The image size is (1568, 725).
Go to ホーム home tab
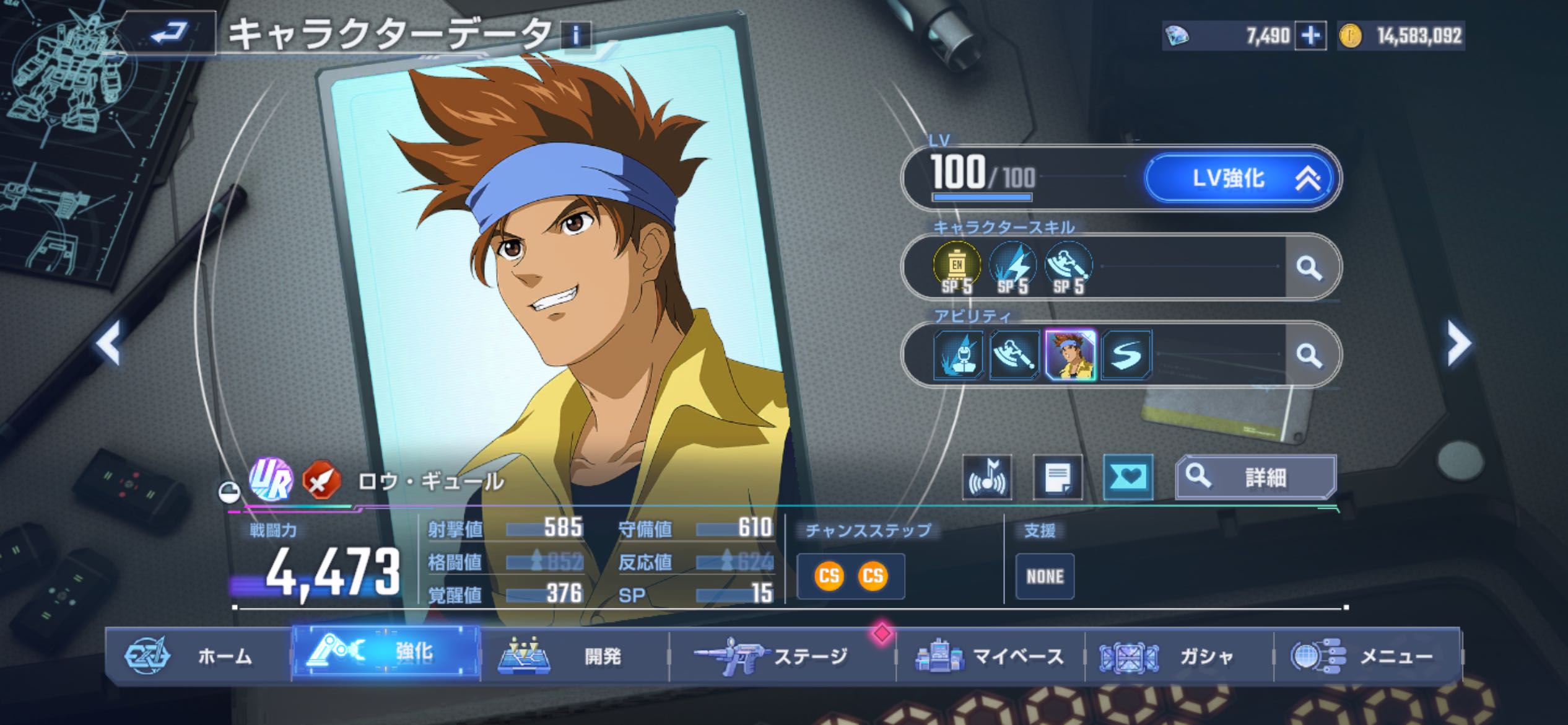click(x=198, y=656)
